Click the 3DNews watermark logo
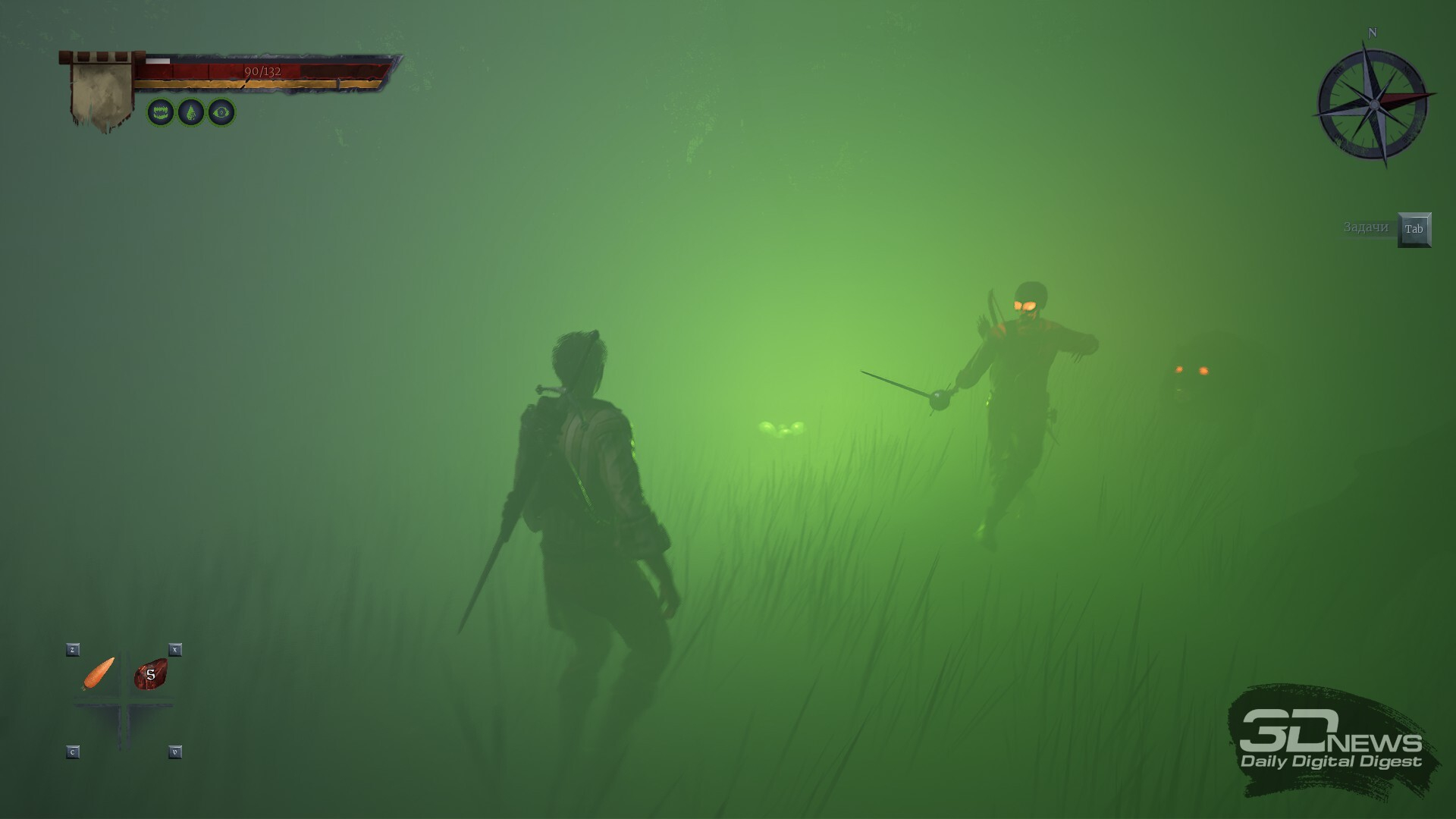This screenshot has width=1456, height=819. pos(1331,741)
